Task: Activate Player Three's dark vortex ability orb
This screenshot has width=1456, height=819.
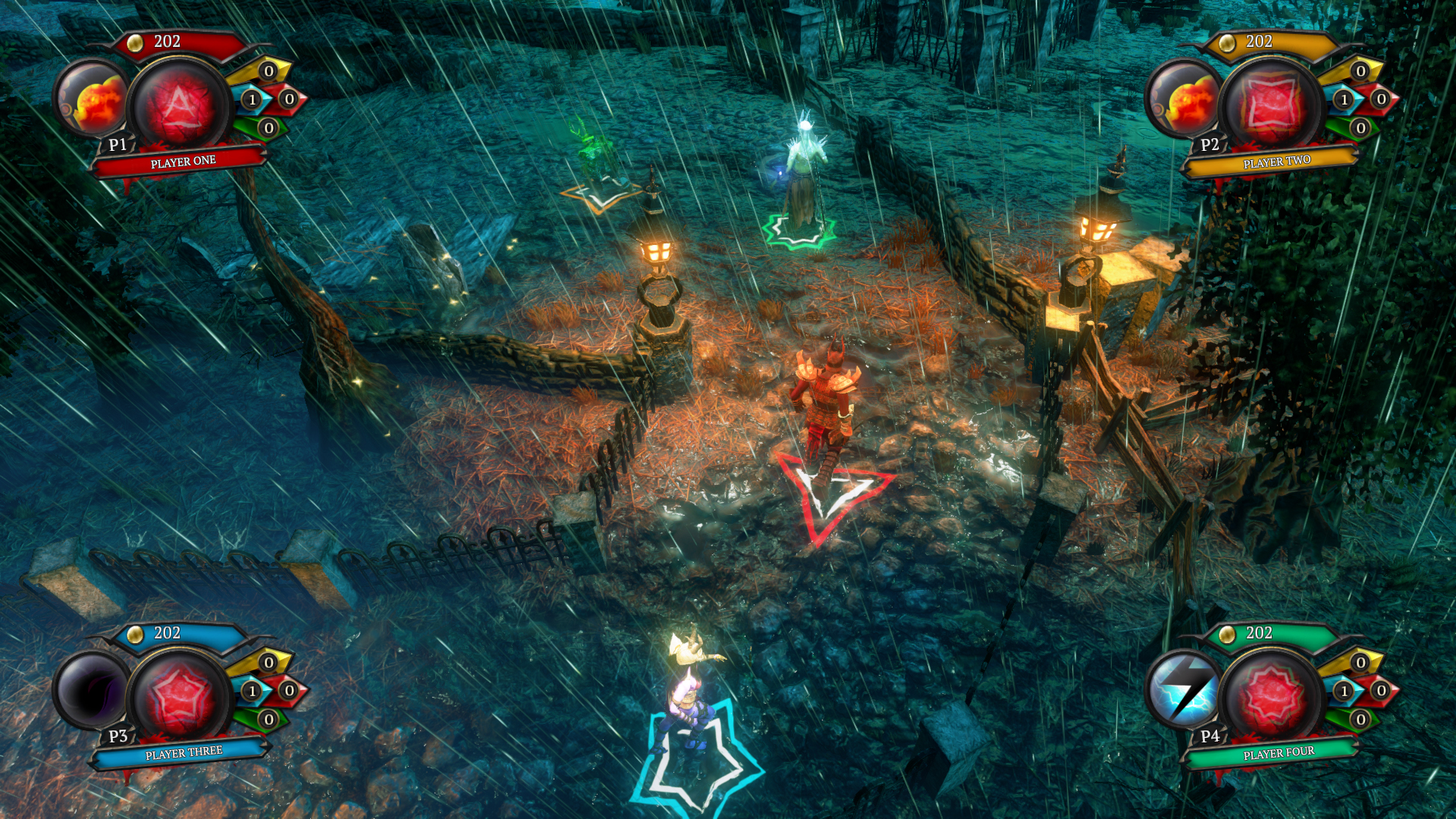Action: 91,691
